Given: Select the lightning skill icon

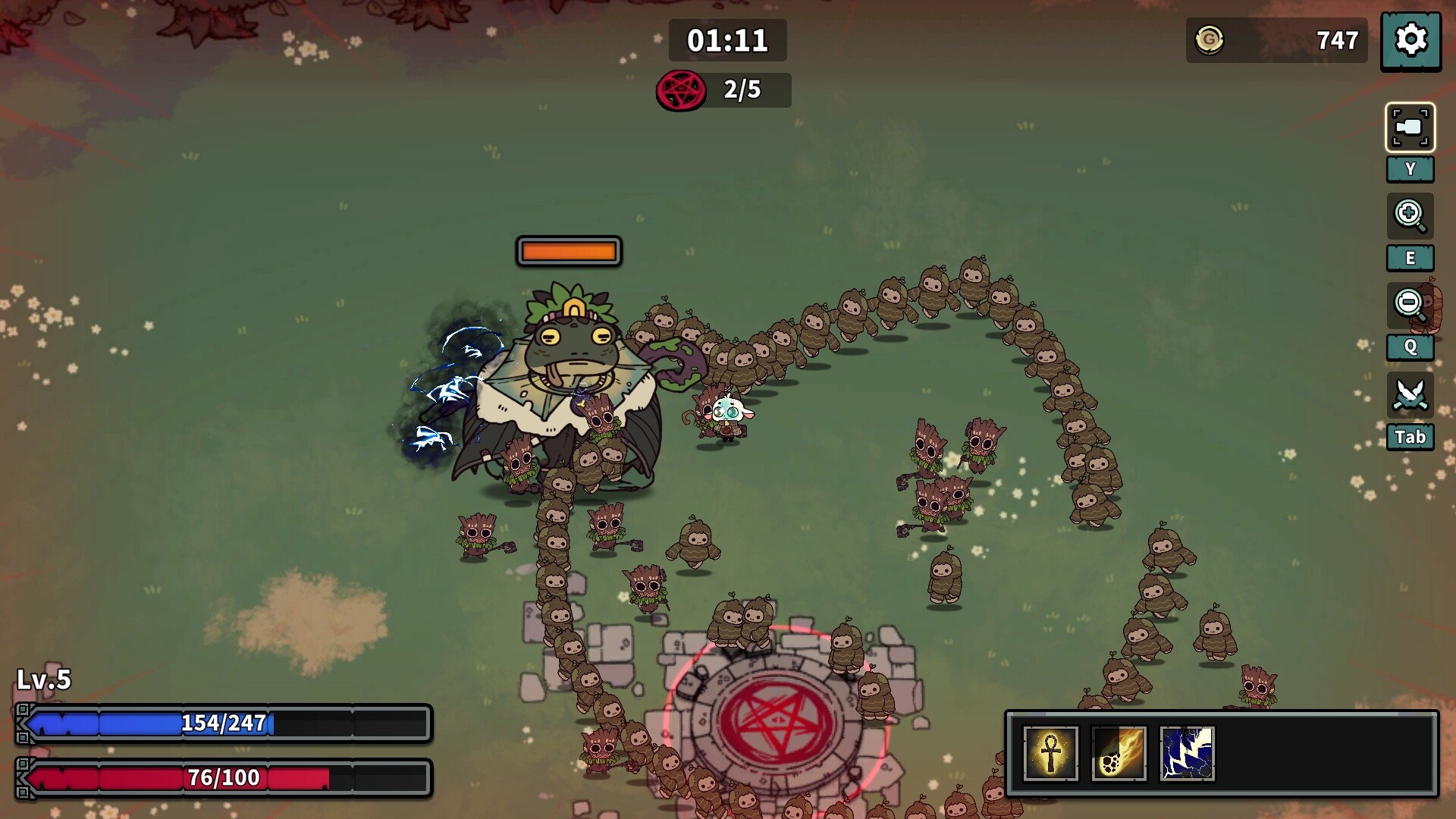Looking at the screenshot, I should click(x=1187, y=753).
